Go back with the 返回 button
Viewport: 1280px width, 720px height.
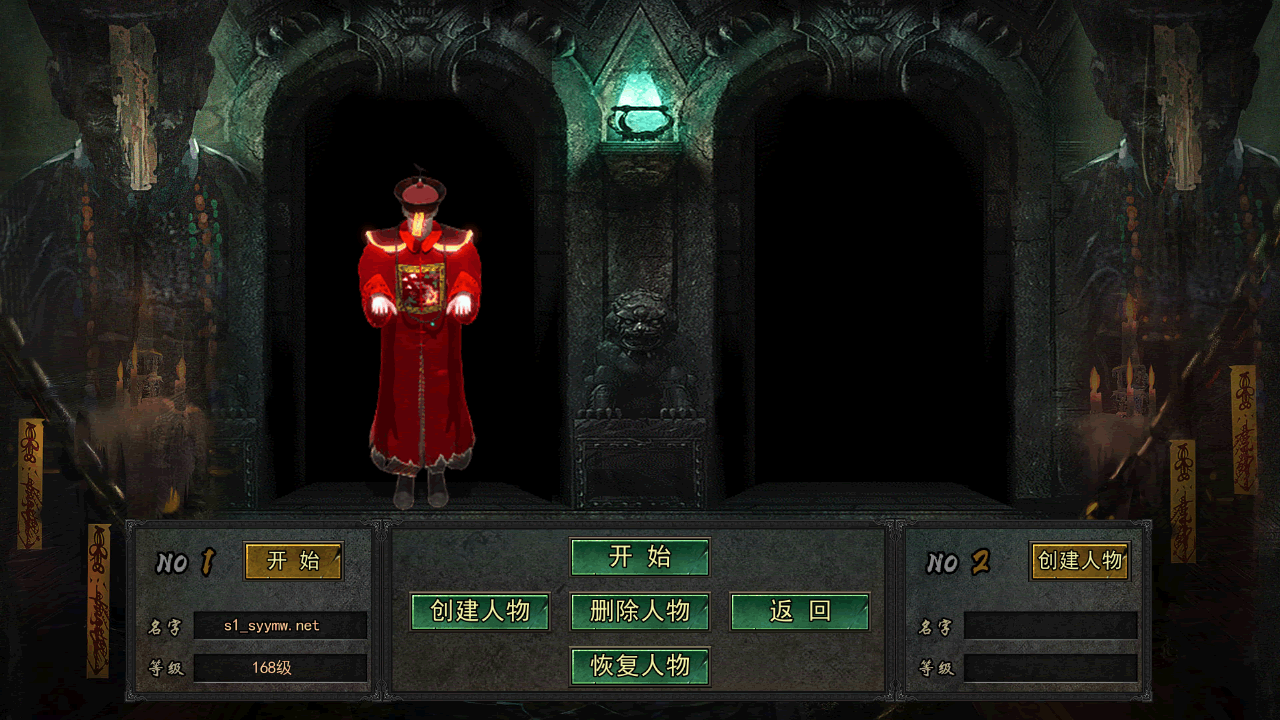pos(800,612)
